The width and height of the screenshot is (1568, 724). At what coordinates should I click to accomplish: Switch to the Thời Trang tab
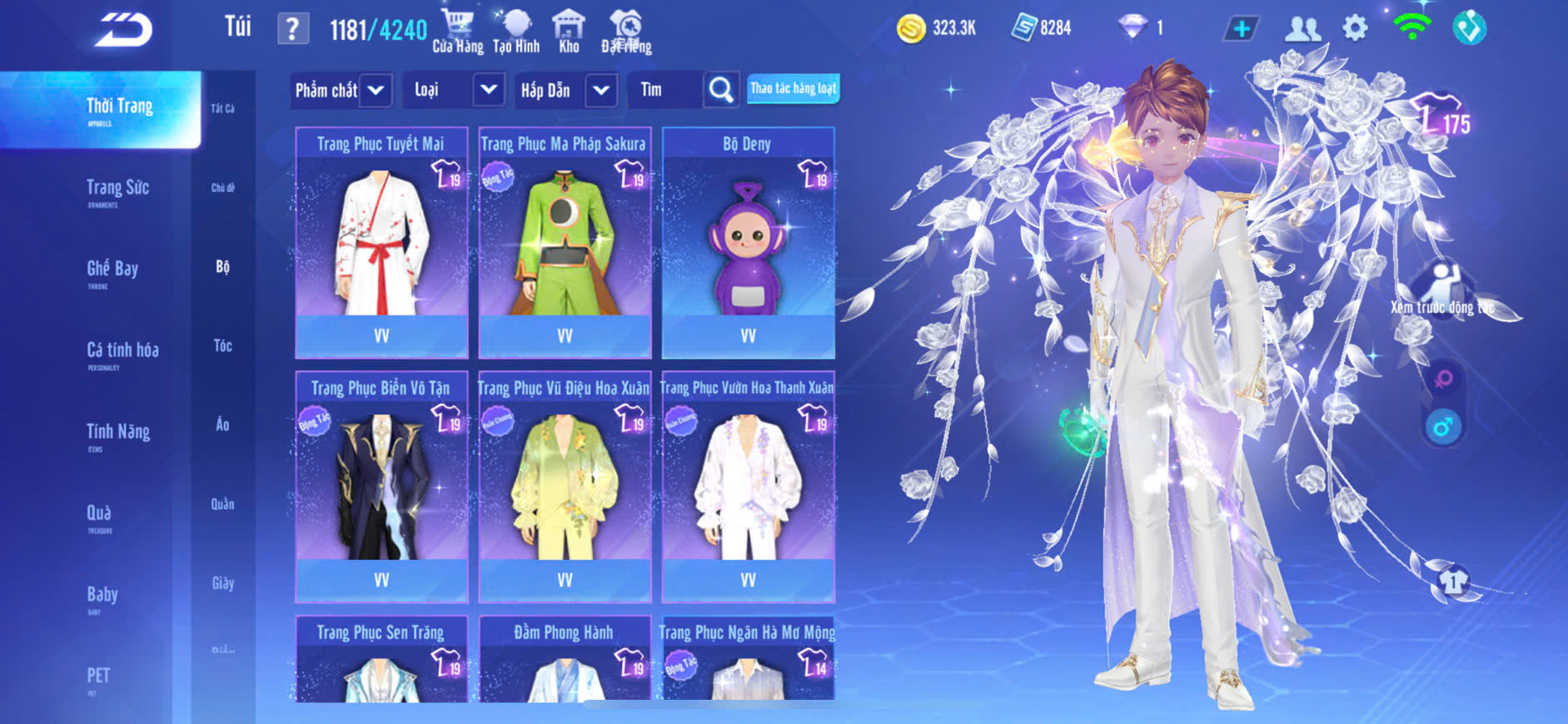point(119,109)
